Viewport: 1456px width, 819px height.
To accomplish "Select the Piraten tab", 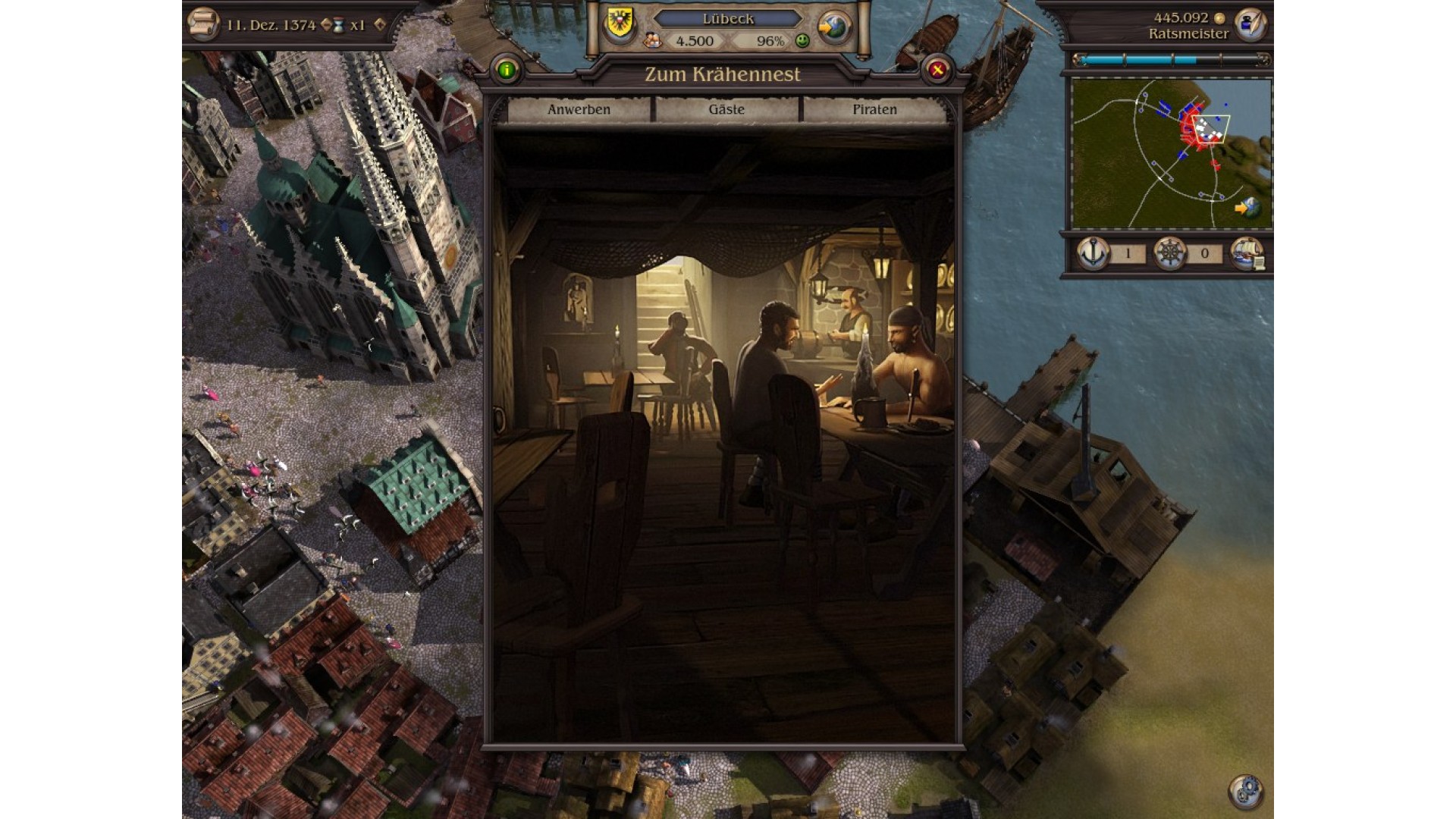I will (x=874, y=110).
